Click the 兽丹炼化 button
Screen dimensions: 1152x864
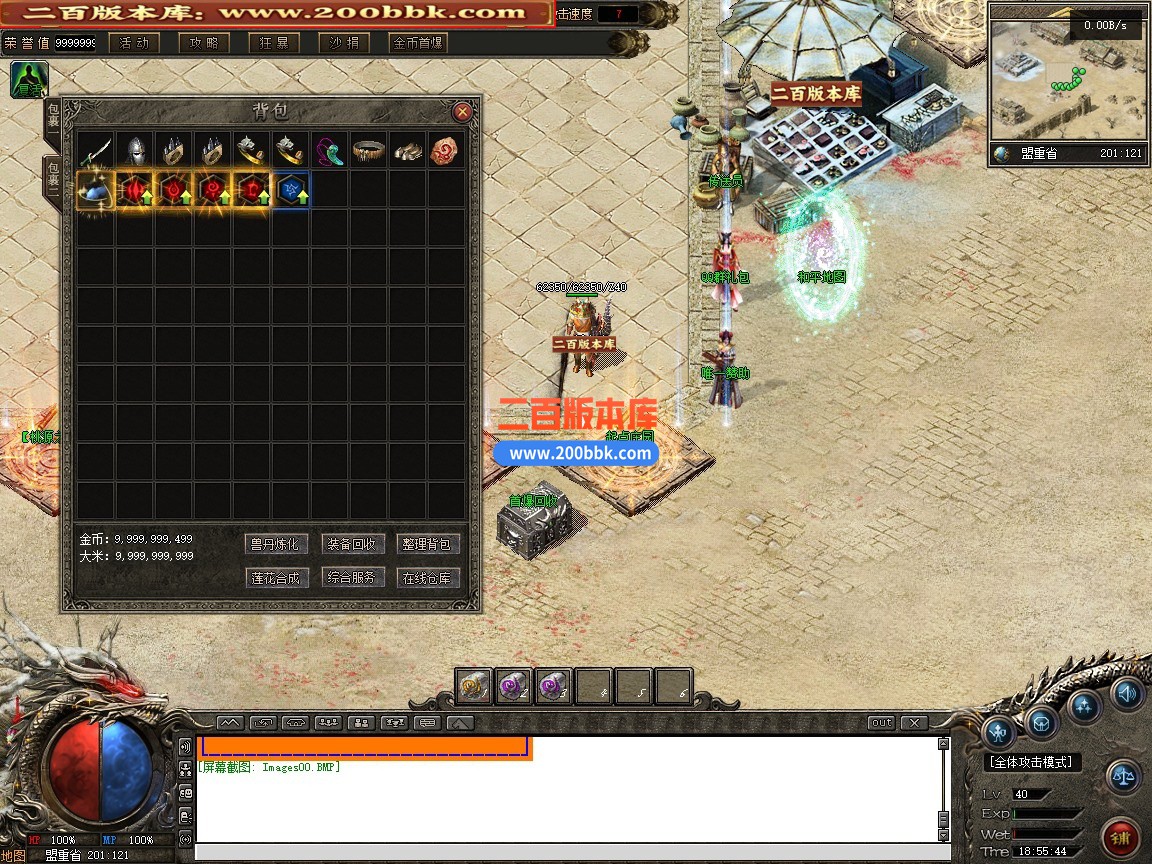click(x=274, y=544)
